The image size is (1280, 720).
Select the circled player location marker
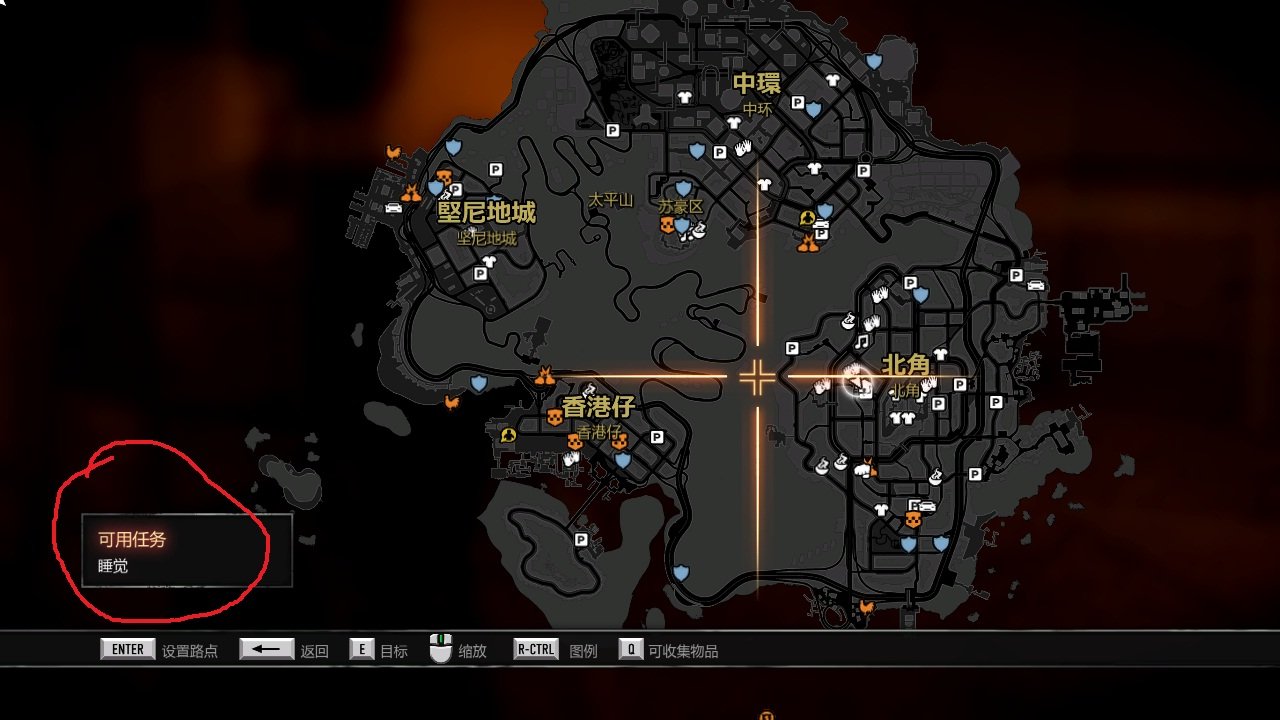856,379
